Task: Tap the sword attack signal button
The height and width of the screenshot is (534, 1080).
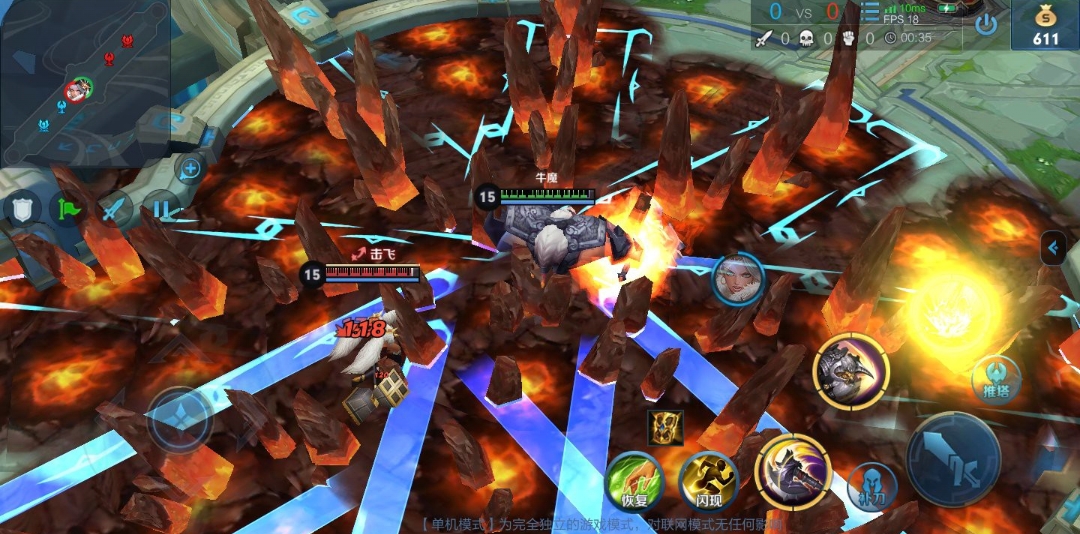Action: pyautogui.click(x=116, y=210)
